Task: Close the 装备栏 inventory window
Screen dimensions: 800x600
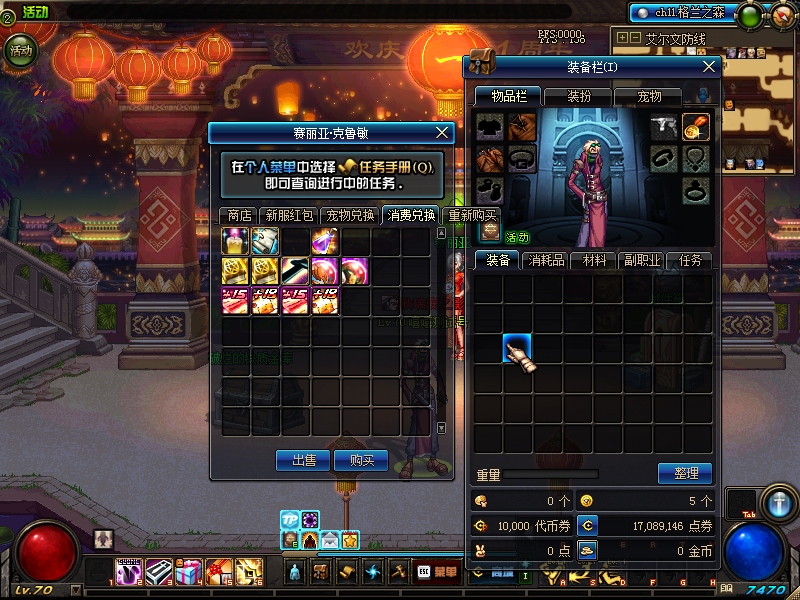Action: [x=710, y=66]
